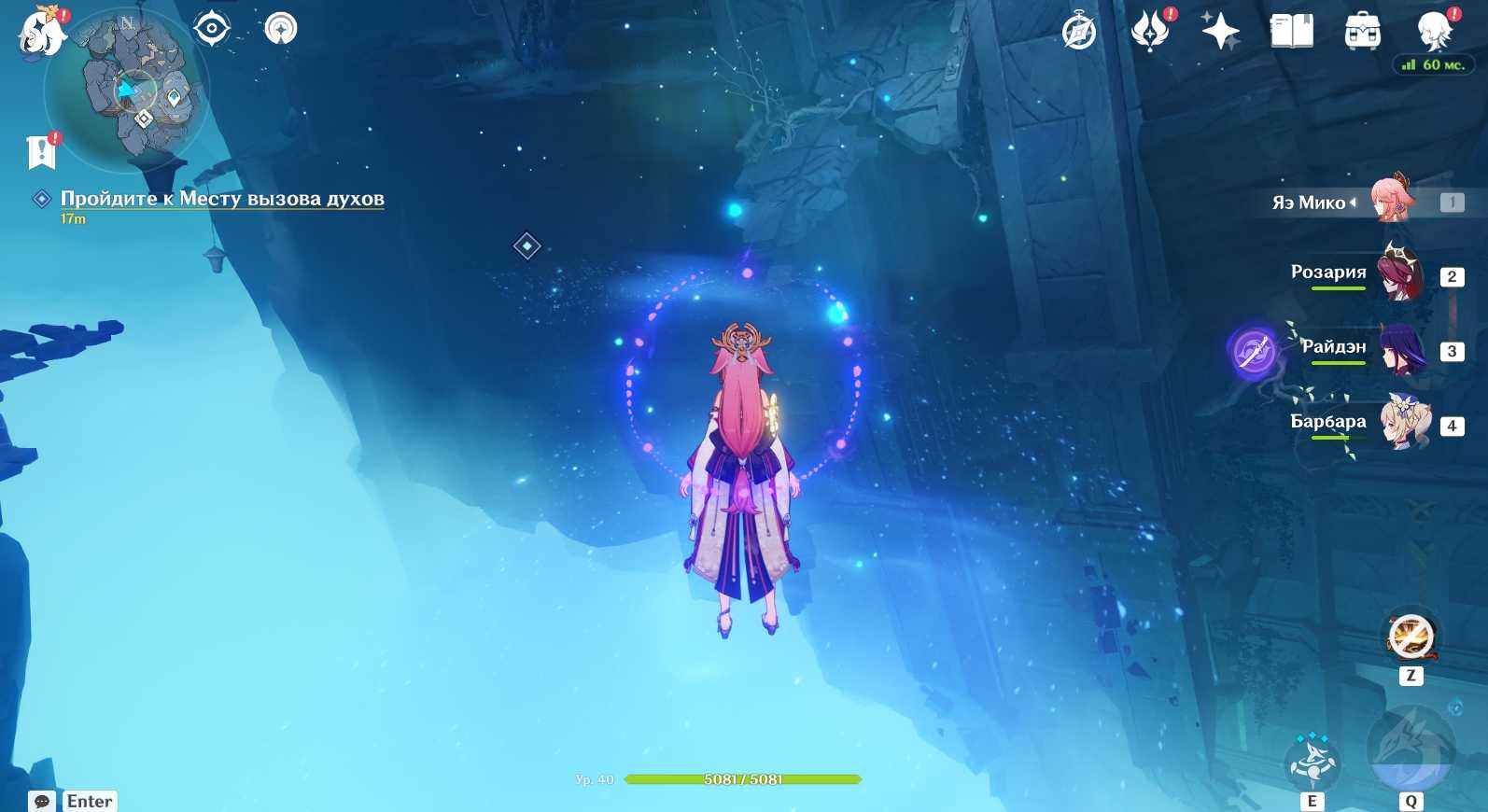Open the character profile icon with alert
Viewport: 1488px width, 812px height.
(x=1433, y=31)
